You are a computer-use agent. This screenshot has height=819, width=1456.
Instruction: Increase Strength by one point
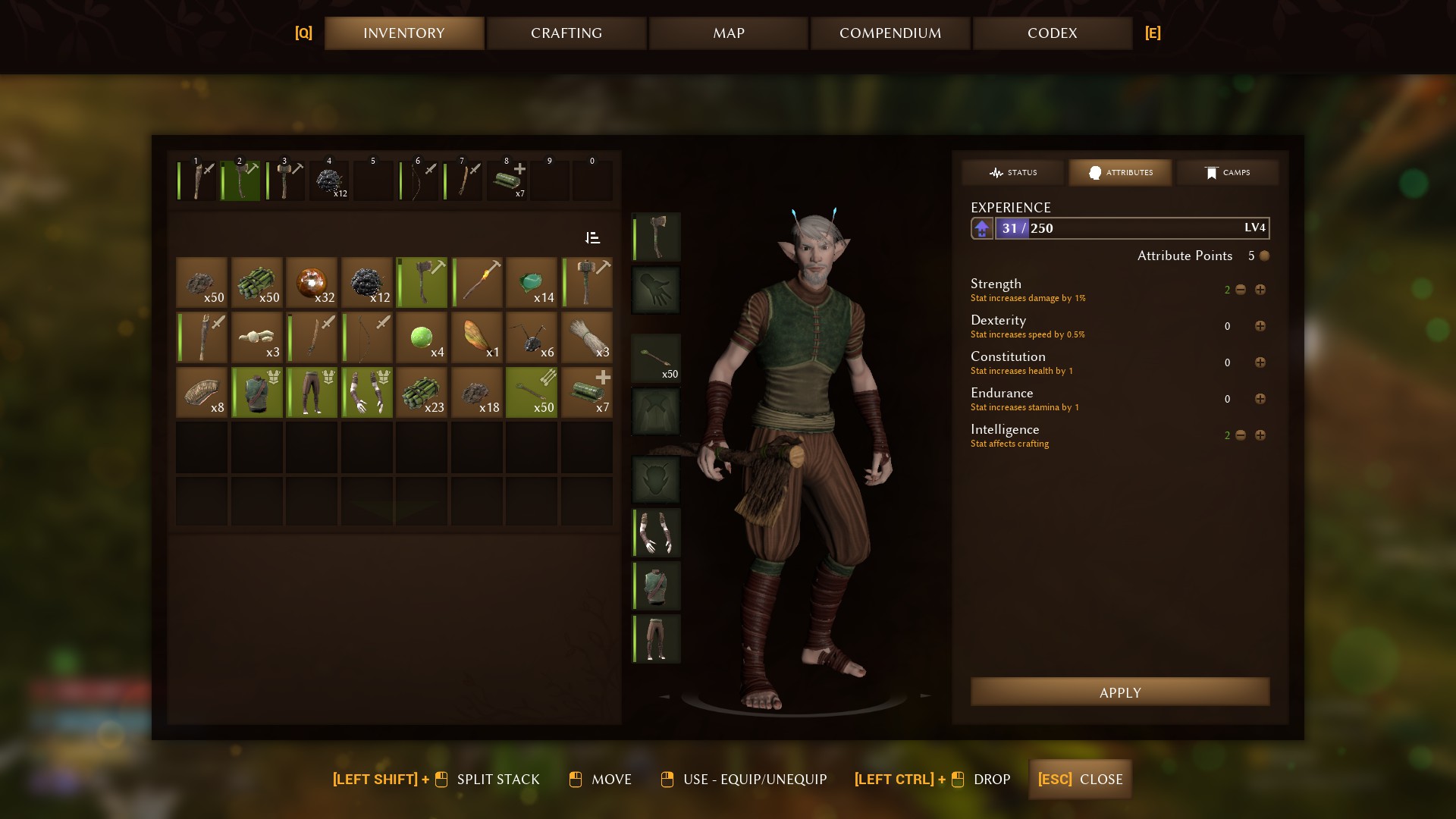(x=1260, y=290)
